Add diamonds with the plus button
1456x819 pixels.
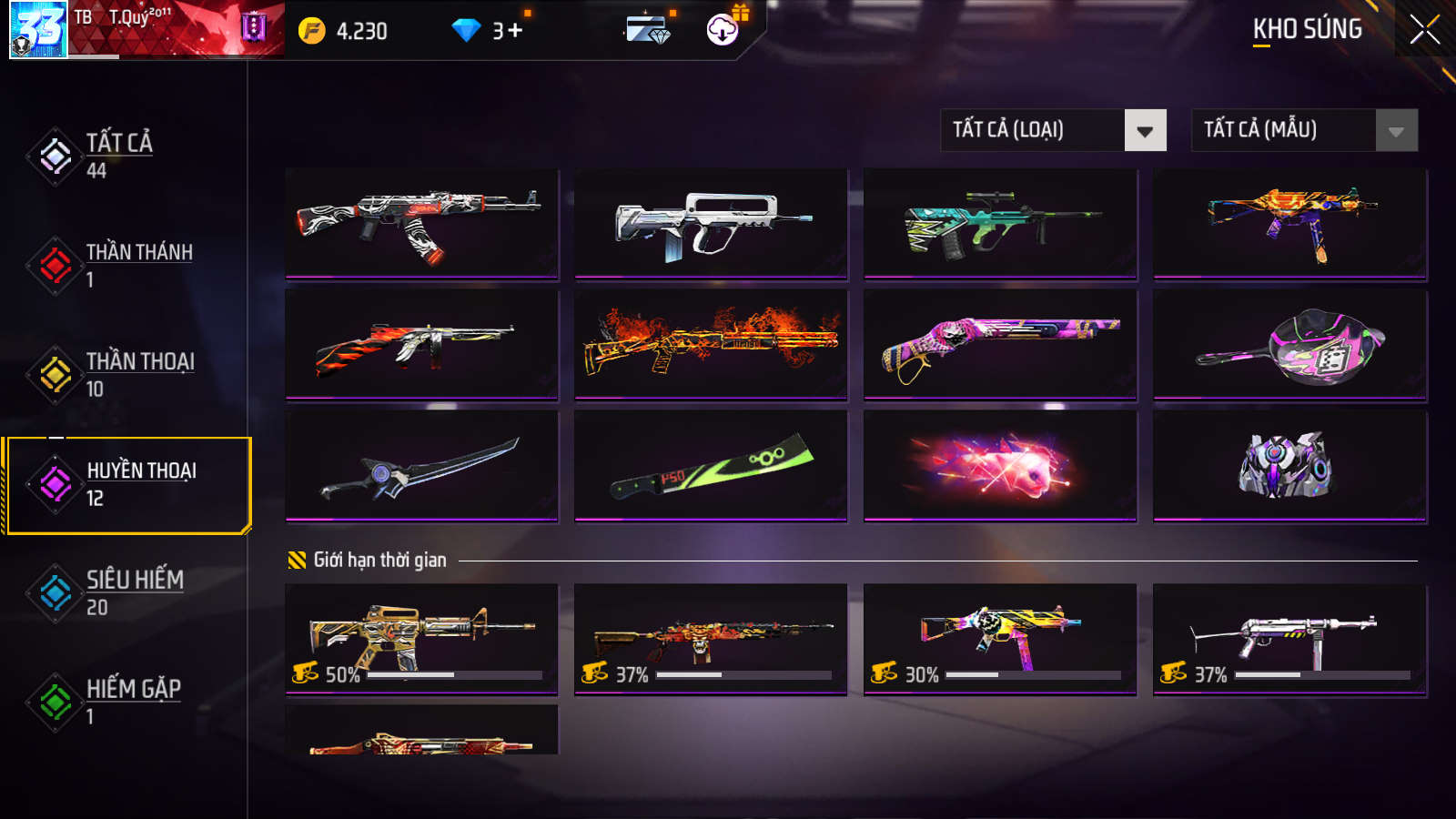pos(515,31)
